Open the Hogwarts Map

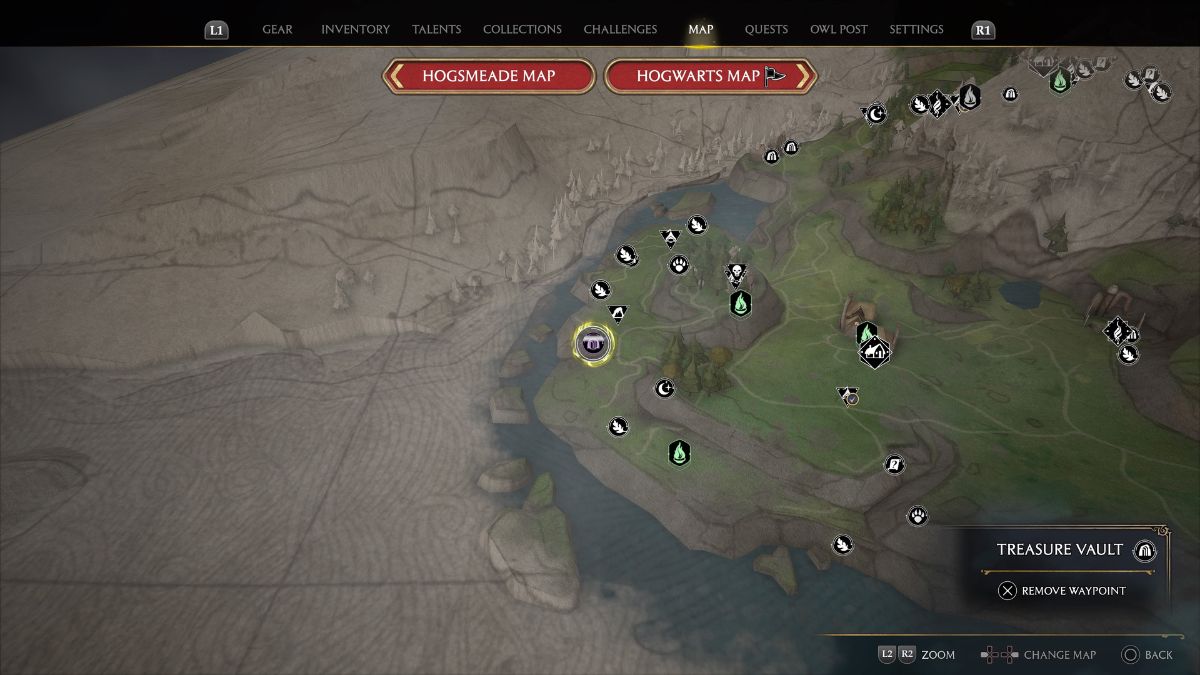click(x=711, y=76)
